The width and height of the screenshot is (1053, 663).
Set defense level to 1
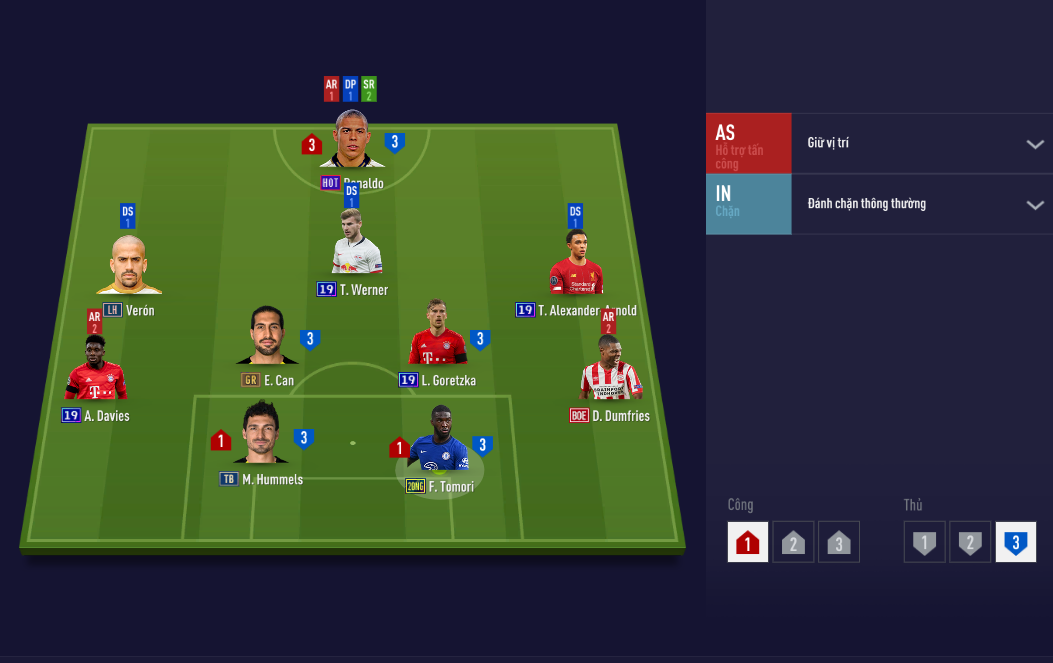[x=925, y=542]
